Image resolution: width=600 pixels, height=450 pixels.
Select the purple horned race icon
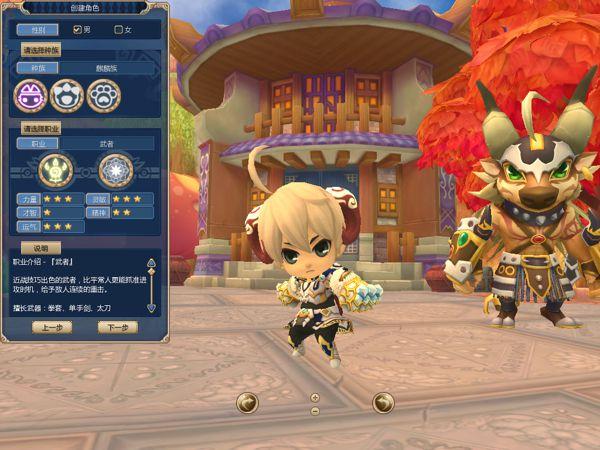click(31, 95)
